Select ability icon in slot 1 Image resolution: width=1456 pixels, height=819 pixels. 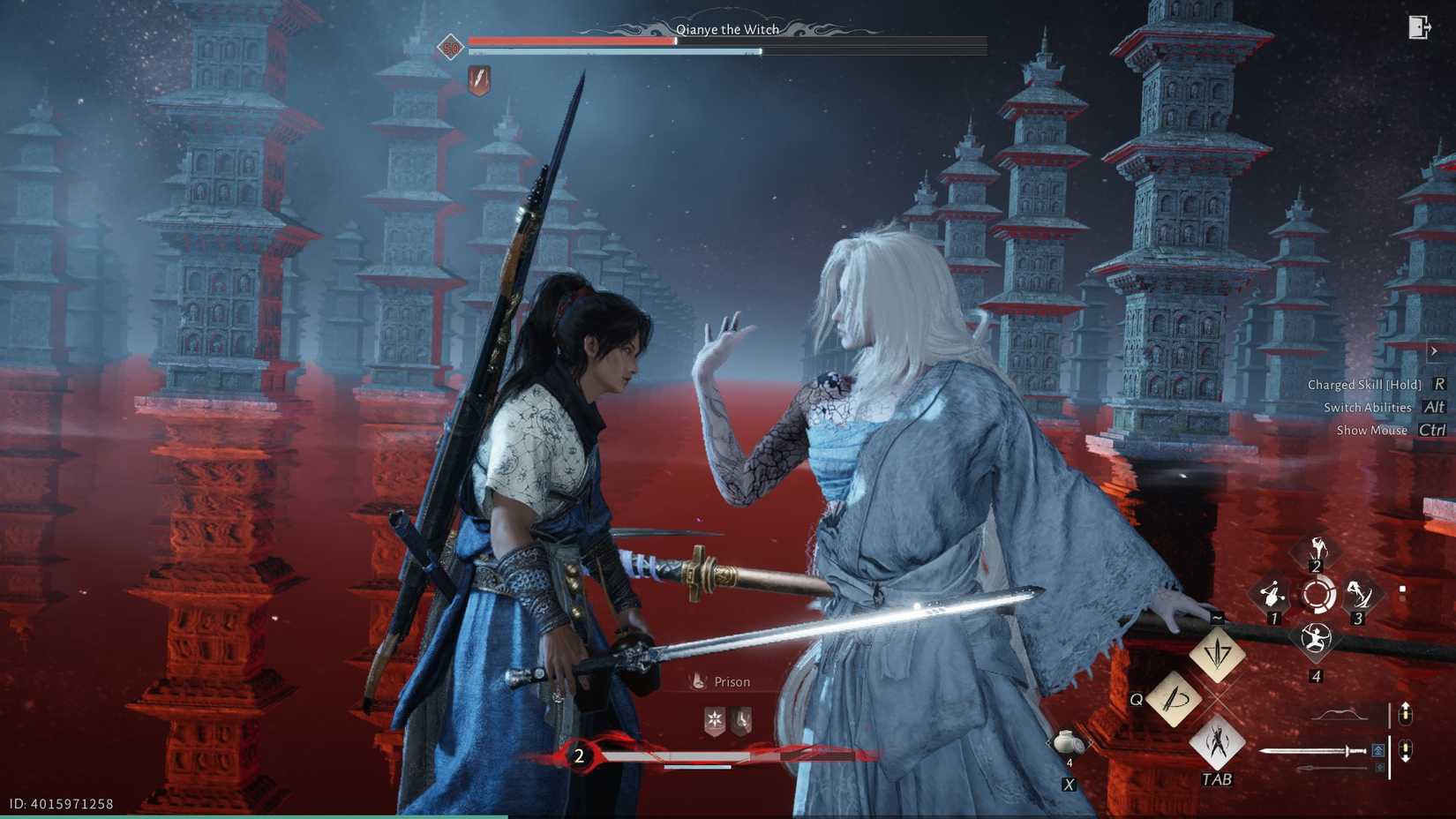pos(1273,594)
